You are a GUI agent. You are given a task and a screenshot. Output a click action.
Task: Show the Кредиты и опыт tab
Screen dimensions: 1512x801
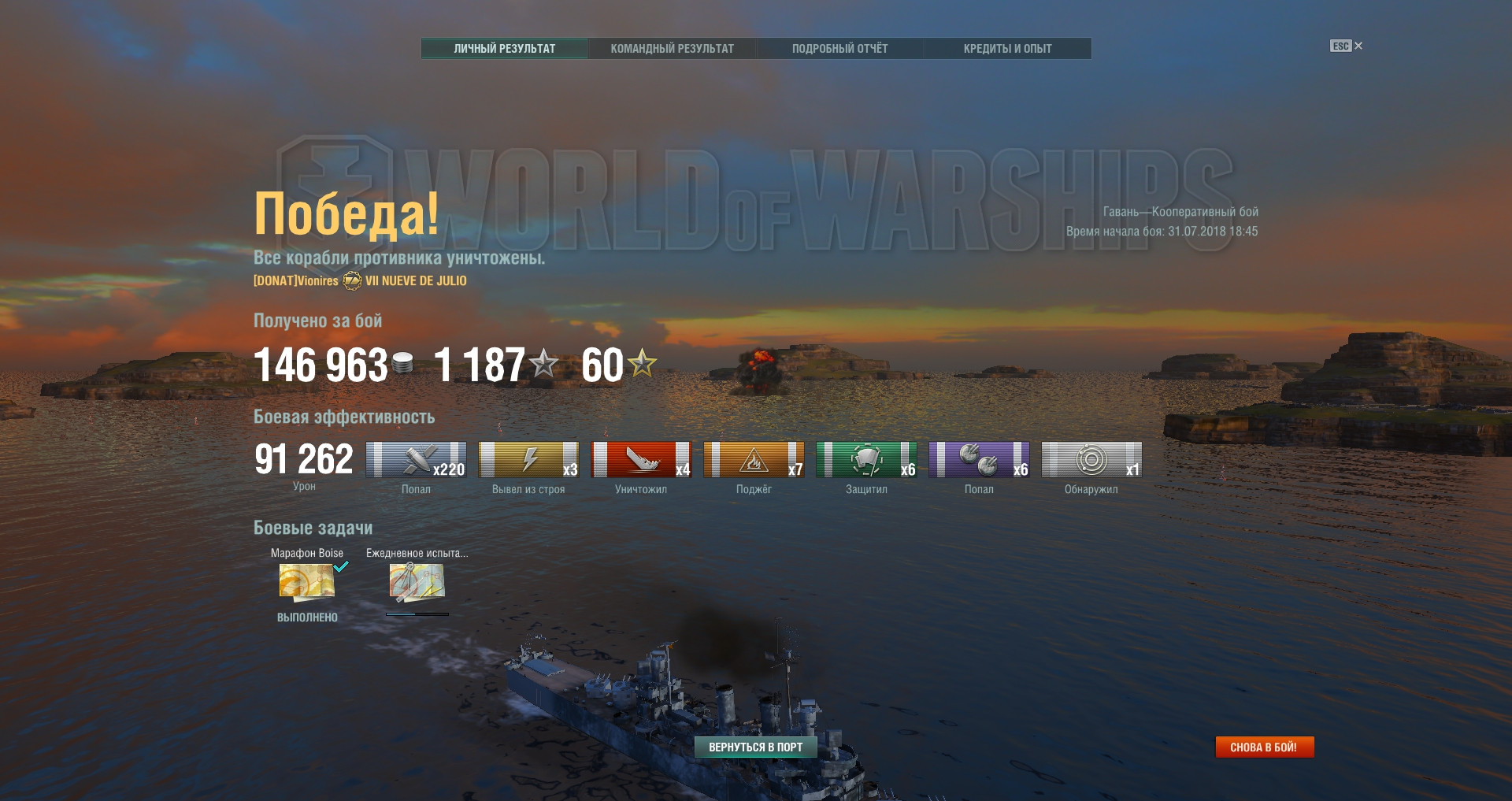coord(1007,49)
